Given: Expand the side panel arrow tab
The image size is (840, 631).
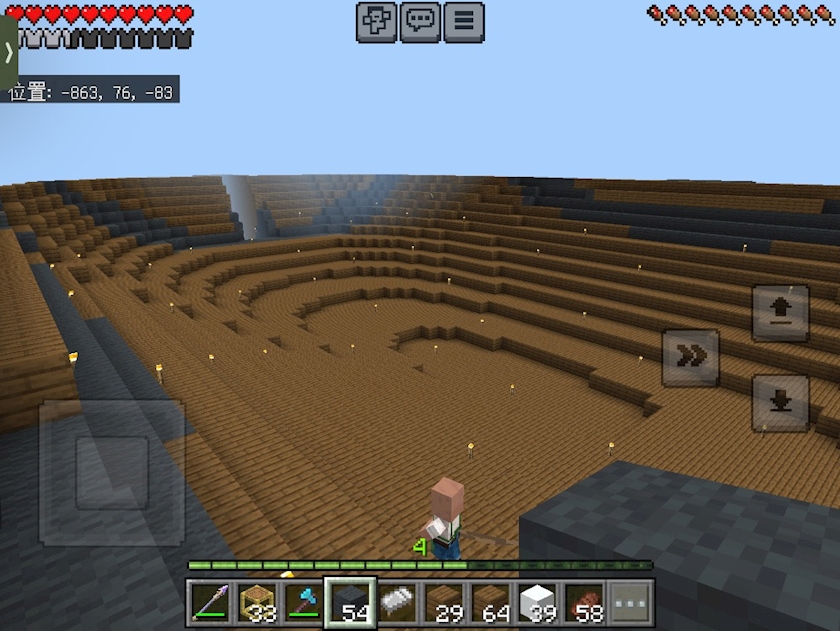Looking at the screenshot, I should pos(8,53).
